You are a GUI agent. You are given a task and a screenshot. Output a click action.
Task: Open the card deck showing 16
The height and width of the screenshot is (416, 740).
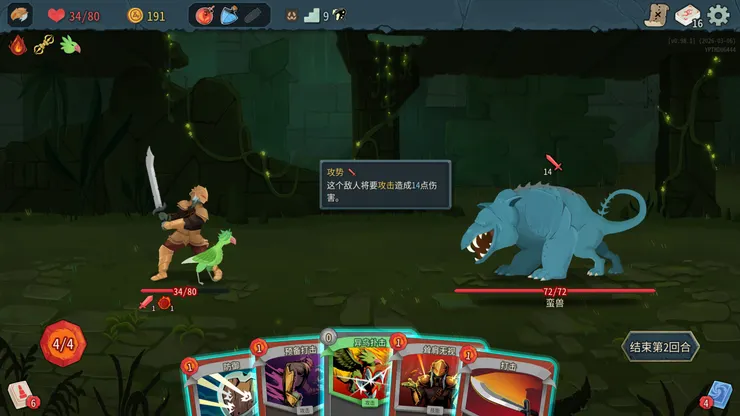click(687, 15)
